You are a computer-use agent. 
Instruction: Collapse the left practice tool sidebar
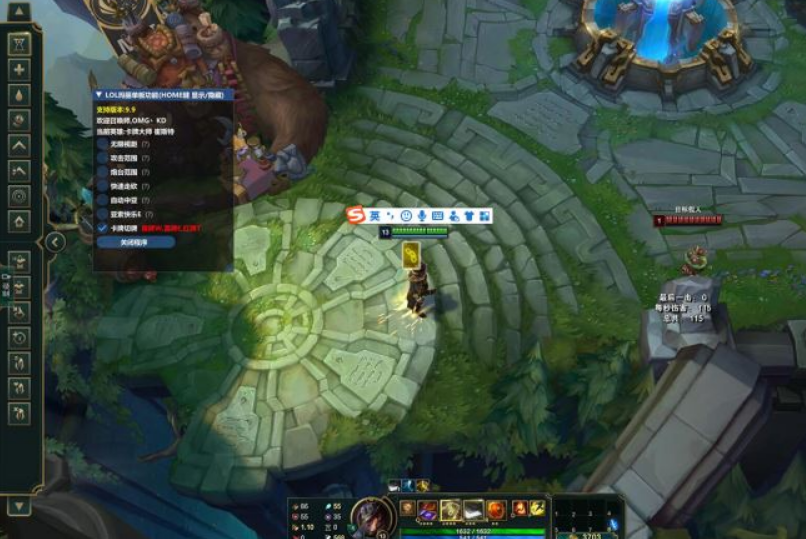[x=55, y=242]
